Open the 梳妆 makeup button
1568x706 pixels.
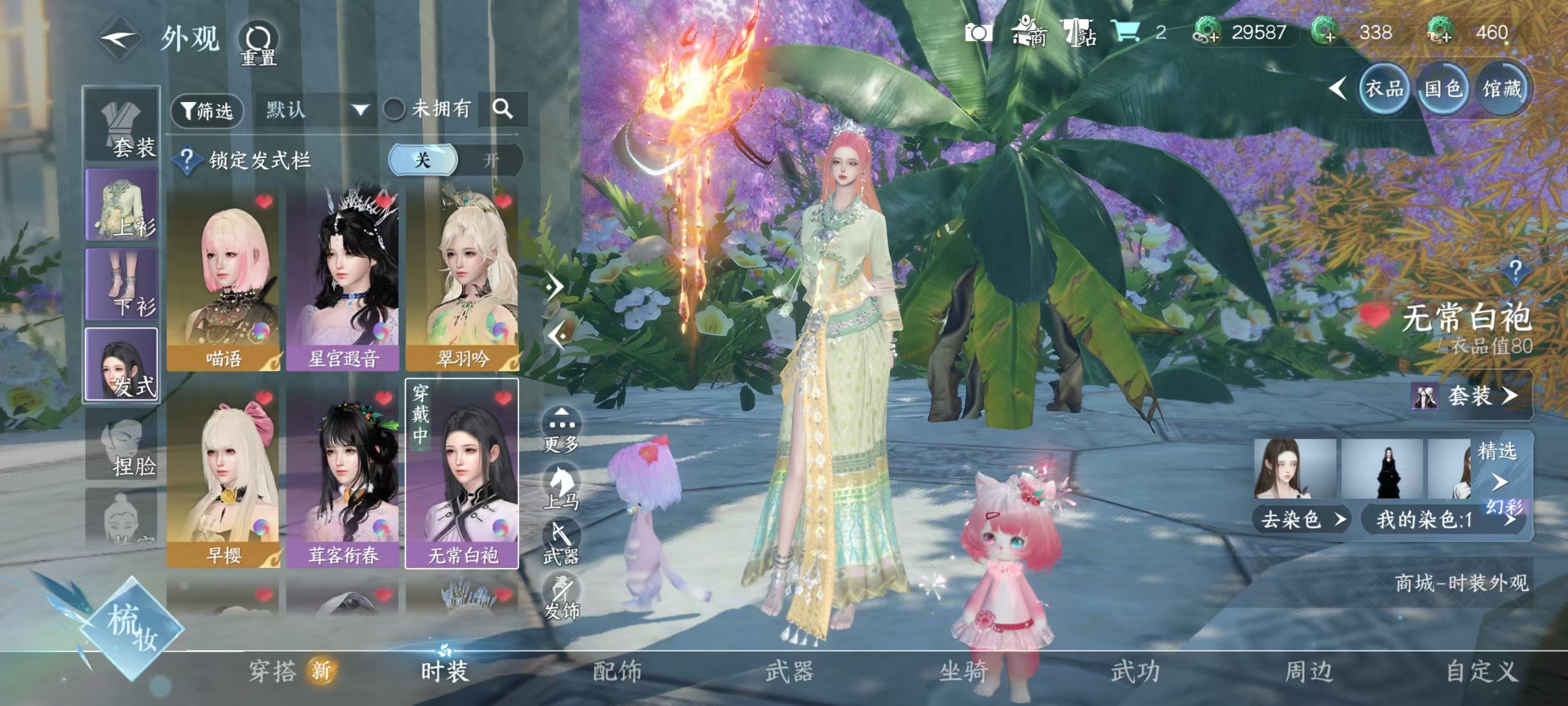[132, 629]
